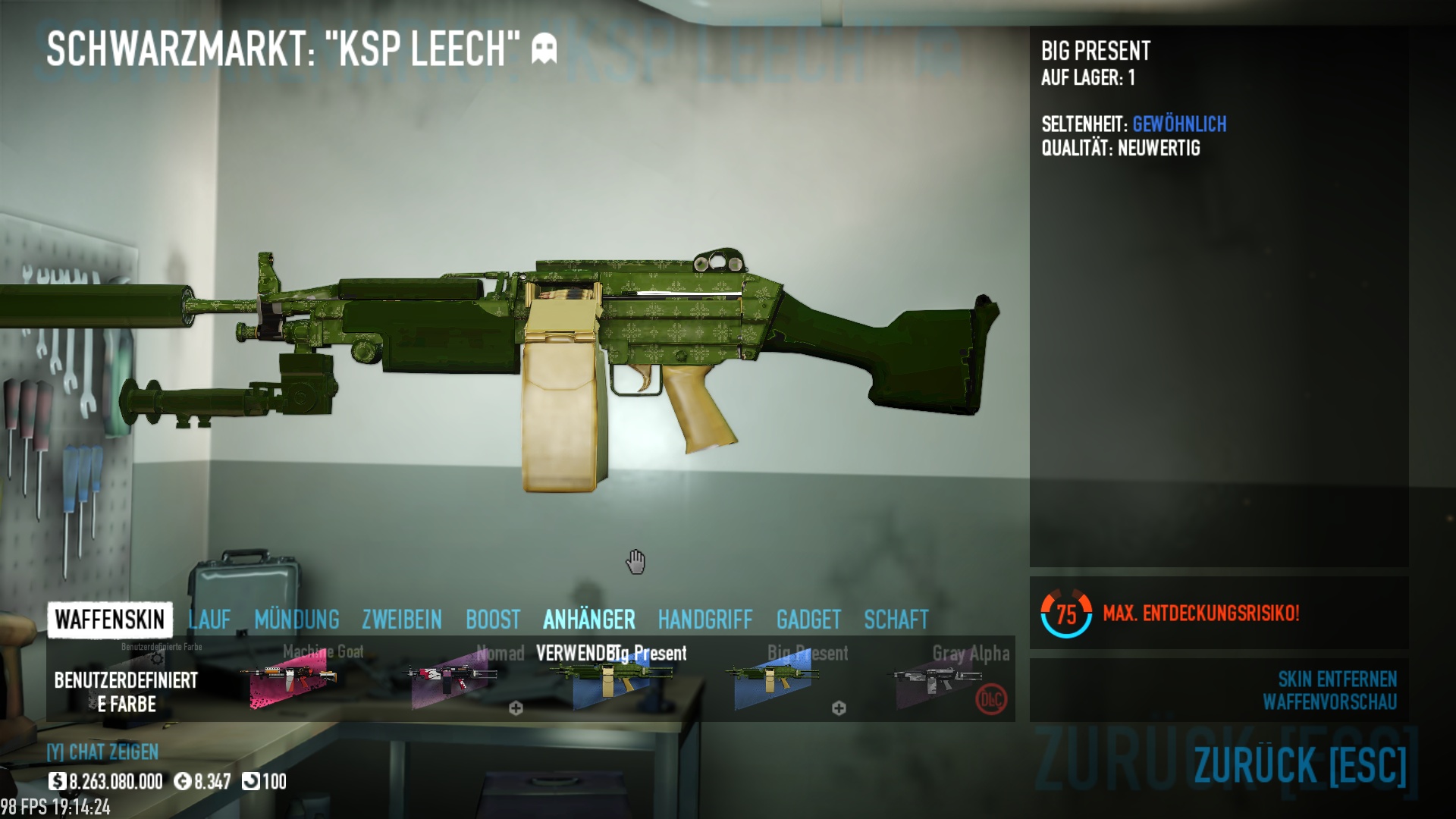Go back with the Zurück button
Image resolution: width=1456 pixels, height=819 pixels.
1300,764
